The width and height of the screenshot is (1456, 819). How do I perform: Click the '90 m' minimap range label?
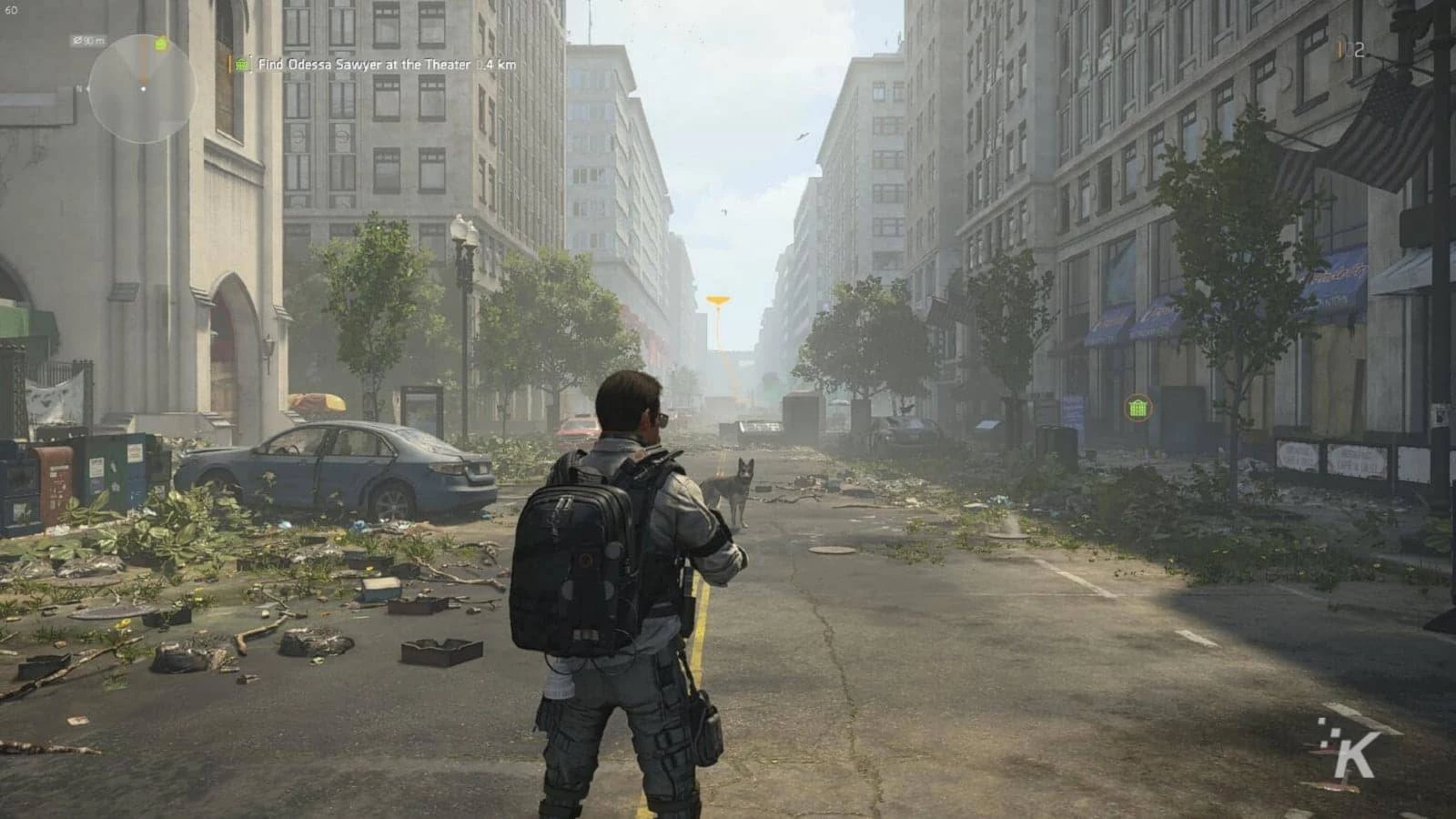[88, 39]
